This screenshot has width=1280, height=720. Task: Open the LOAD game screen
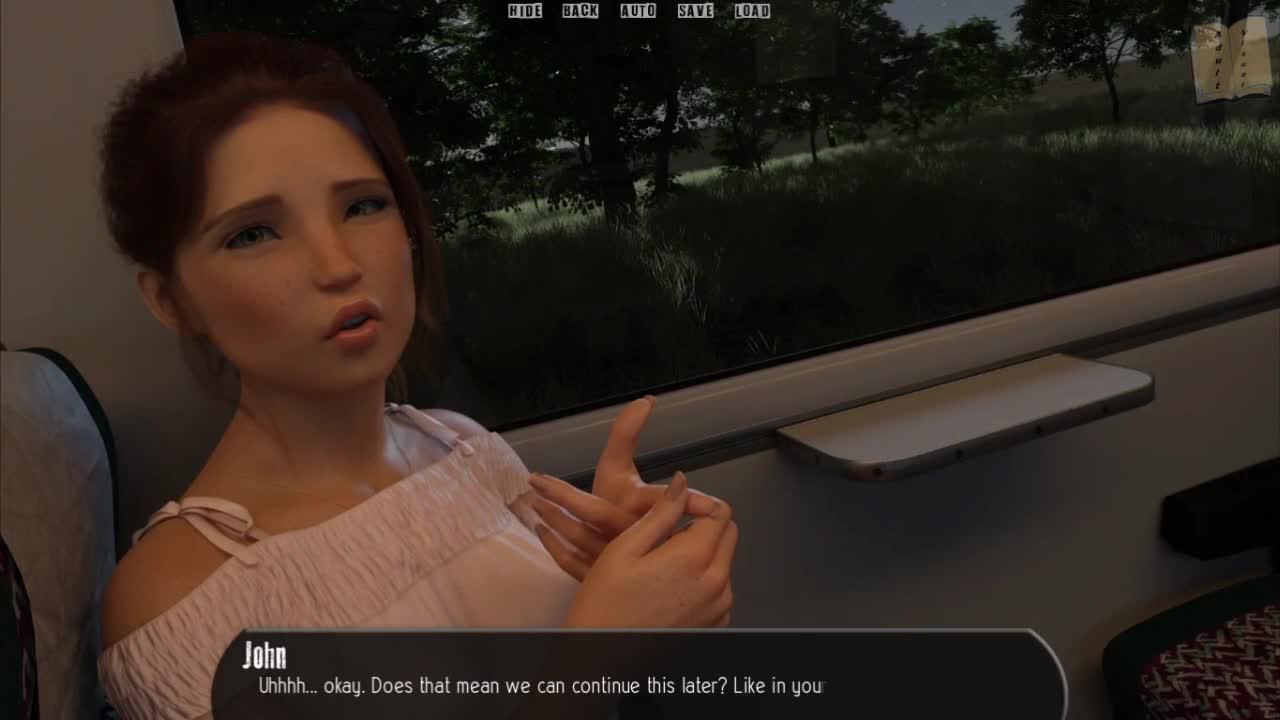click(x=752, y=11)
